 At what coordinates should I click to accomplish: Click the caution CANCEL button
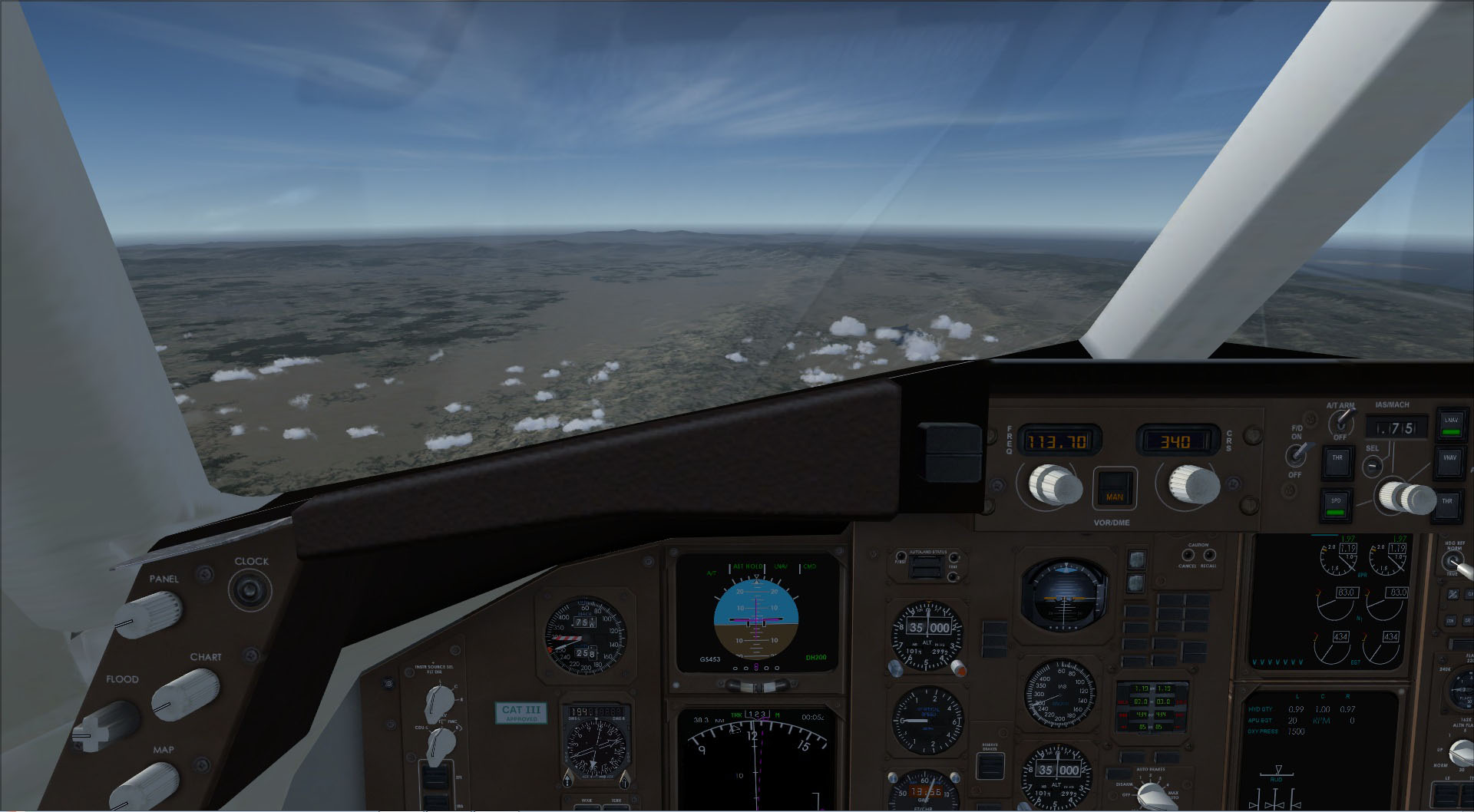tap(1188, 553)
